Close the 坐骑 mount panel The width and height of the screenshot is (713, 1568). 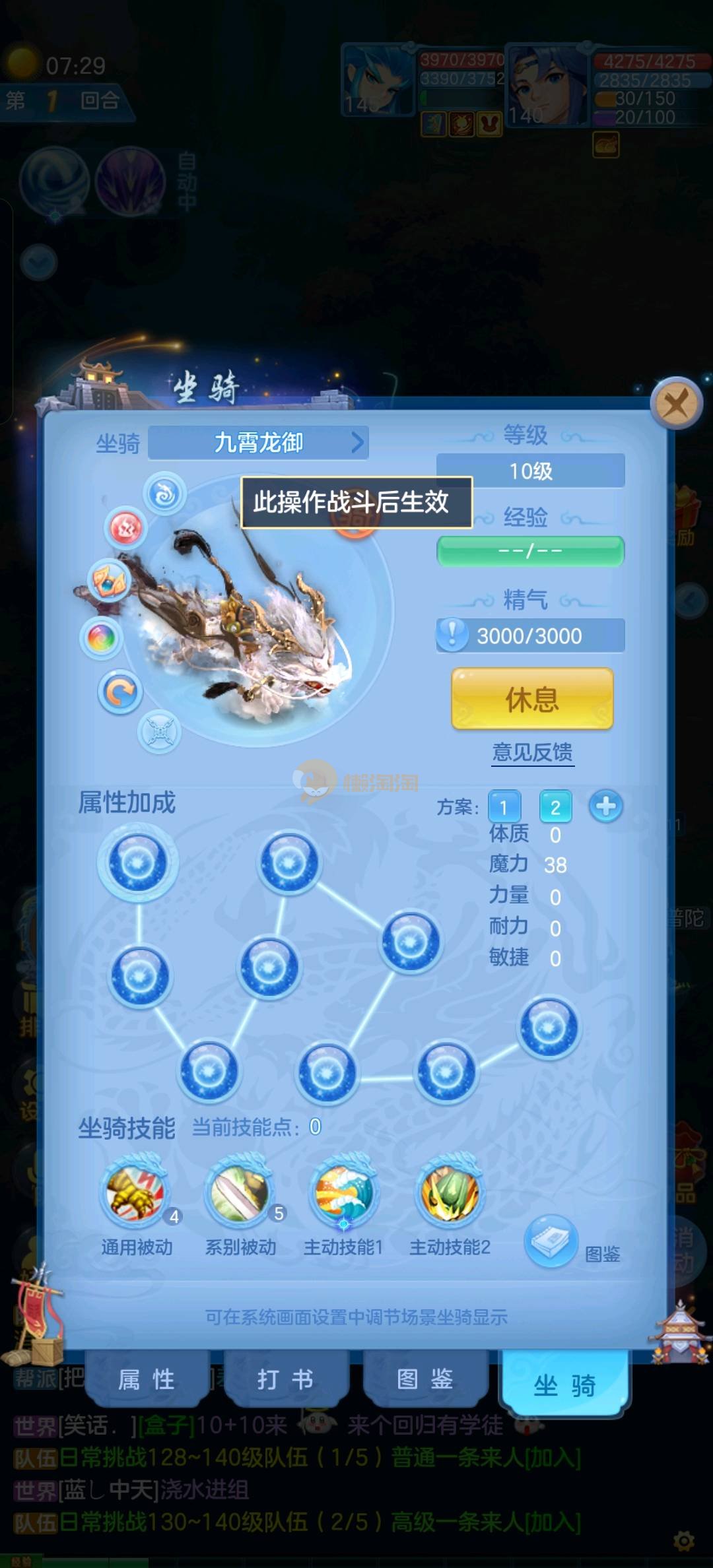pyautogui.click(x=675, y=402)
